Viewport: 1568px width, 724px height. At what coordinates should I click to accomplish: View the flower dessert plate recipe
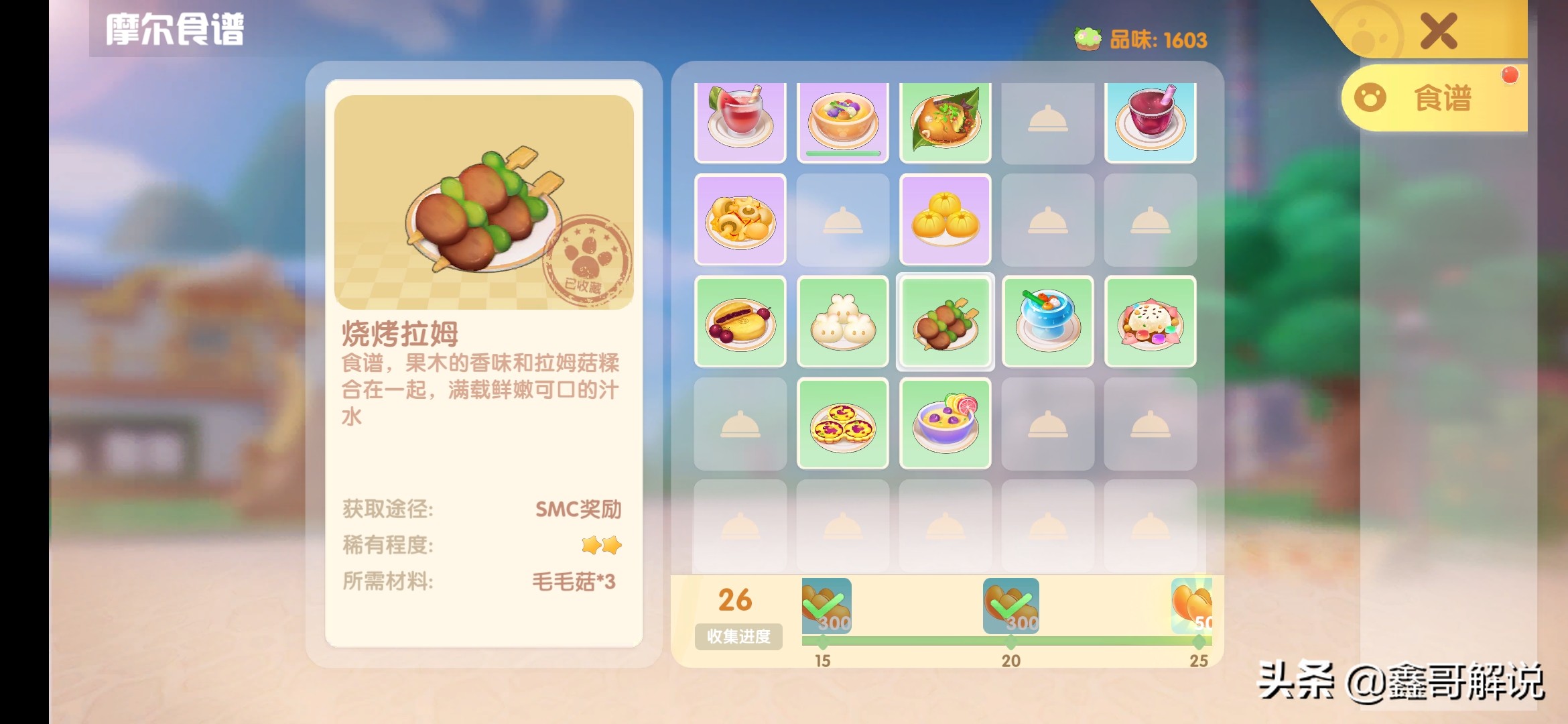point(1150,322)
